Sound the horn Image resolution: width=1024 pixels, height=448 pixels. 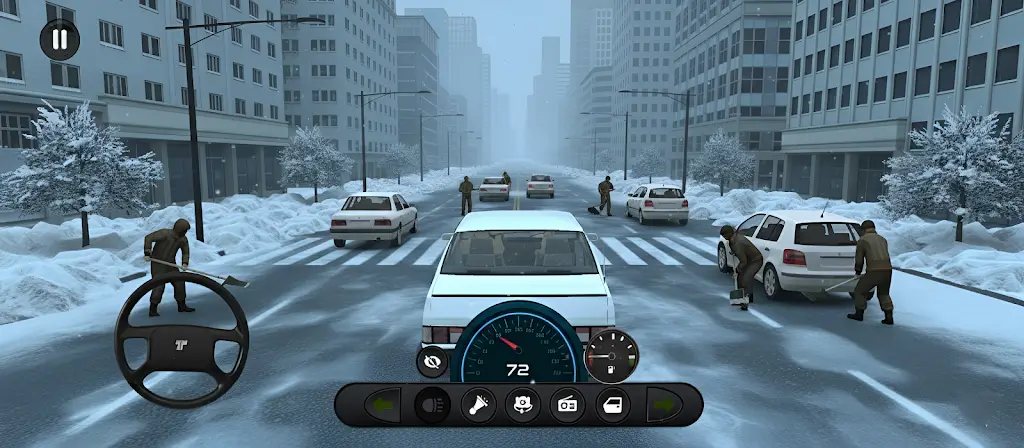(478, 405)
